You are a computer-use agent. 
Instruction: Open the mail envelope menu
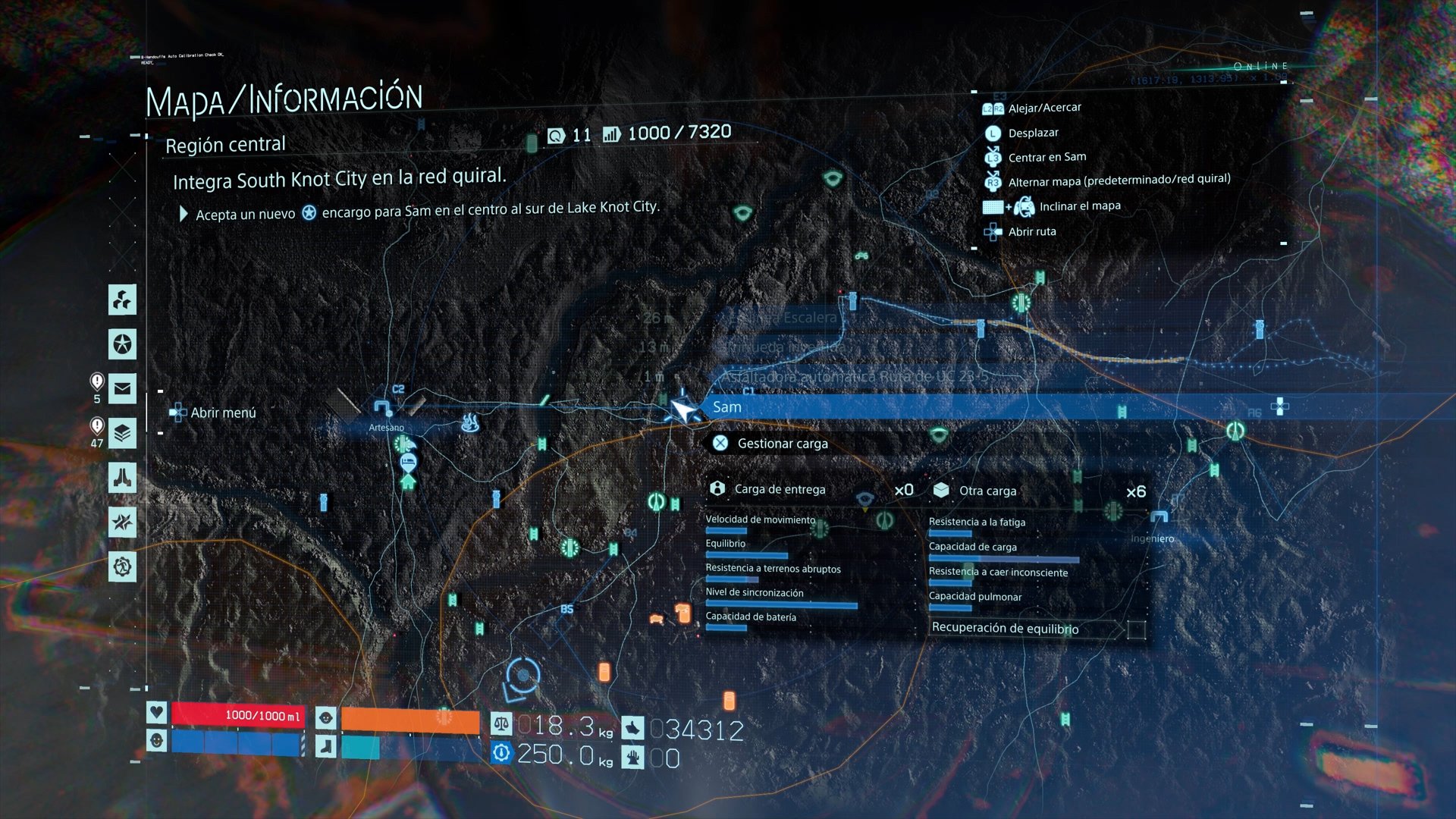(x=122, y=389)
